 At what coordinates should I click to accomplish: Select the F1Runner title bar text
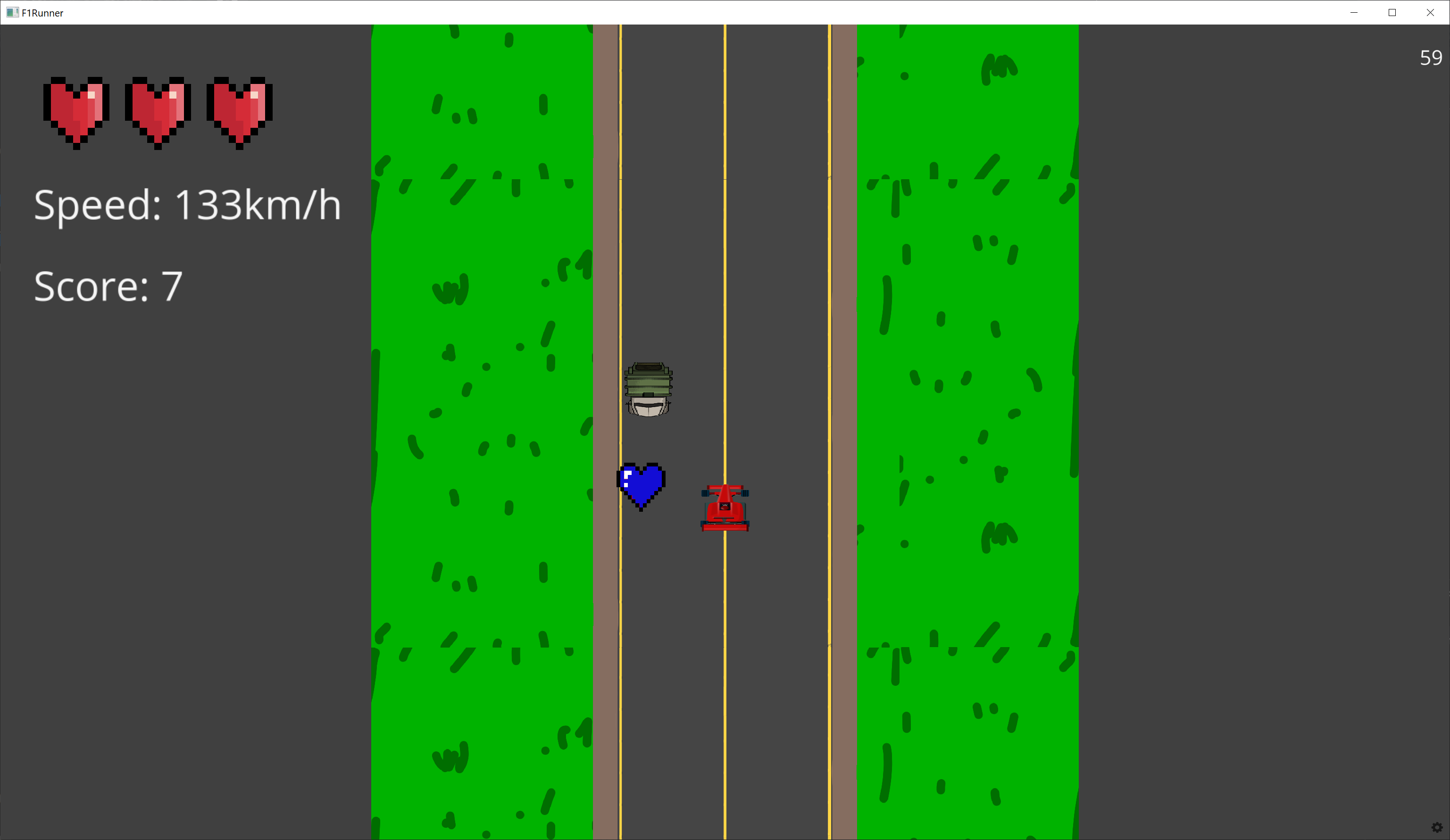pyautogui.click(x=42, y=12)
